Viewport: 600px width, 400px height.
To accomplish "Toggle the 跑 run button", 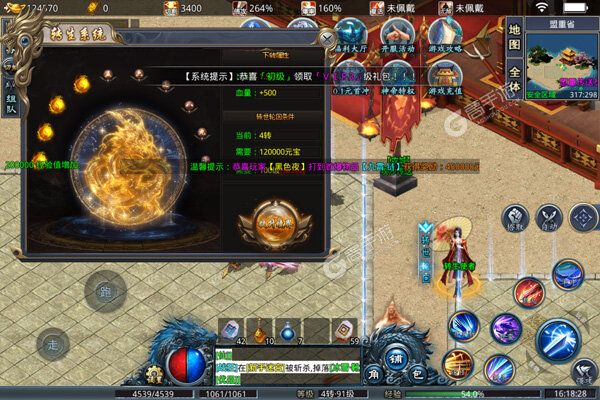I will click(104, 292).
